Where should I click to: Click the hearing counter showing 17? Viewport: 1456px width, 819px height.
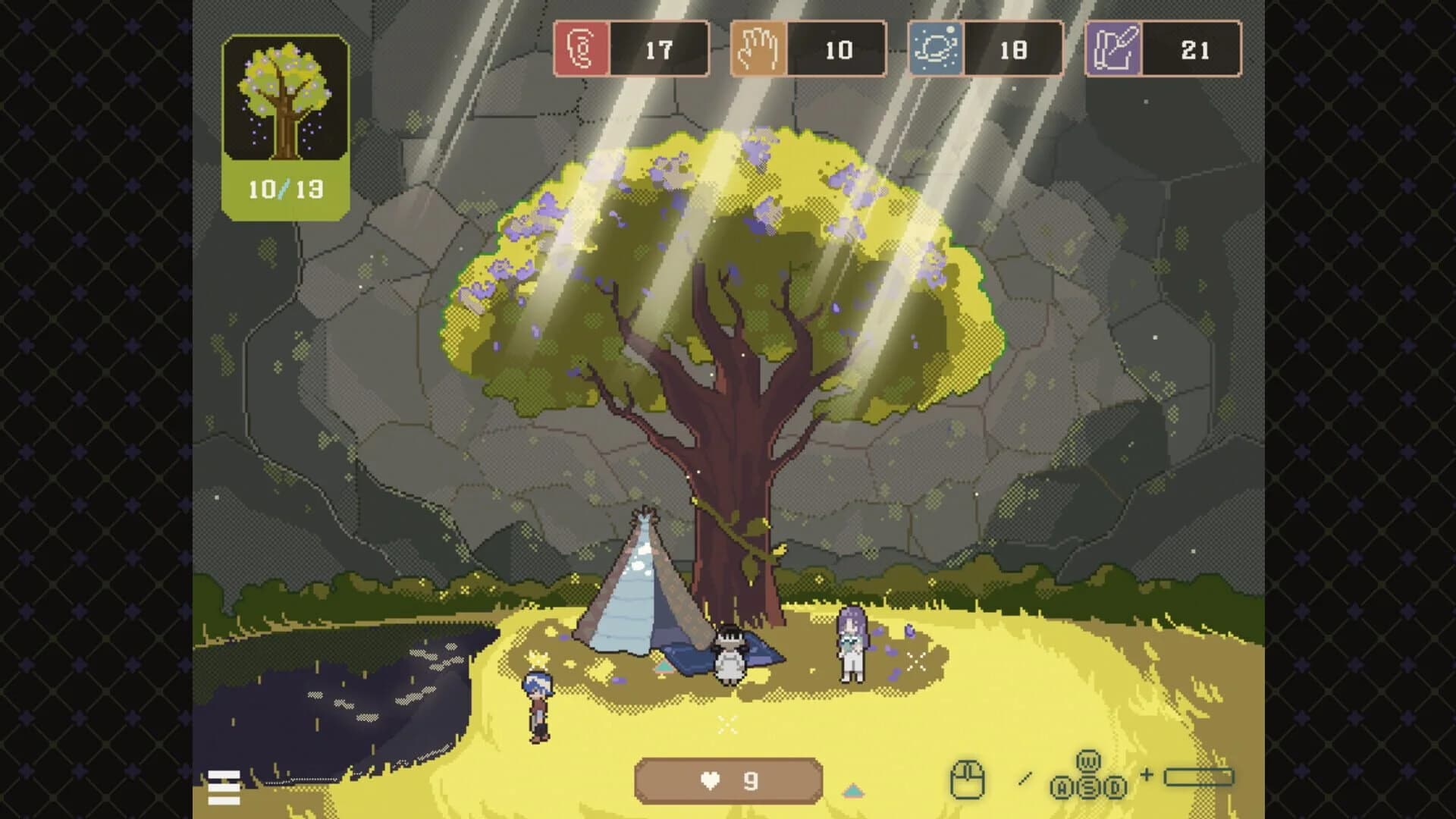pyautogui.click(x=660, y=50)
